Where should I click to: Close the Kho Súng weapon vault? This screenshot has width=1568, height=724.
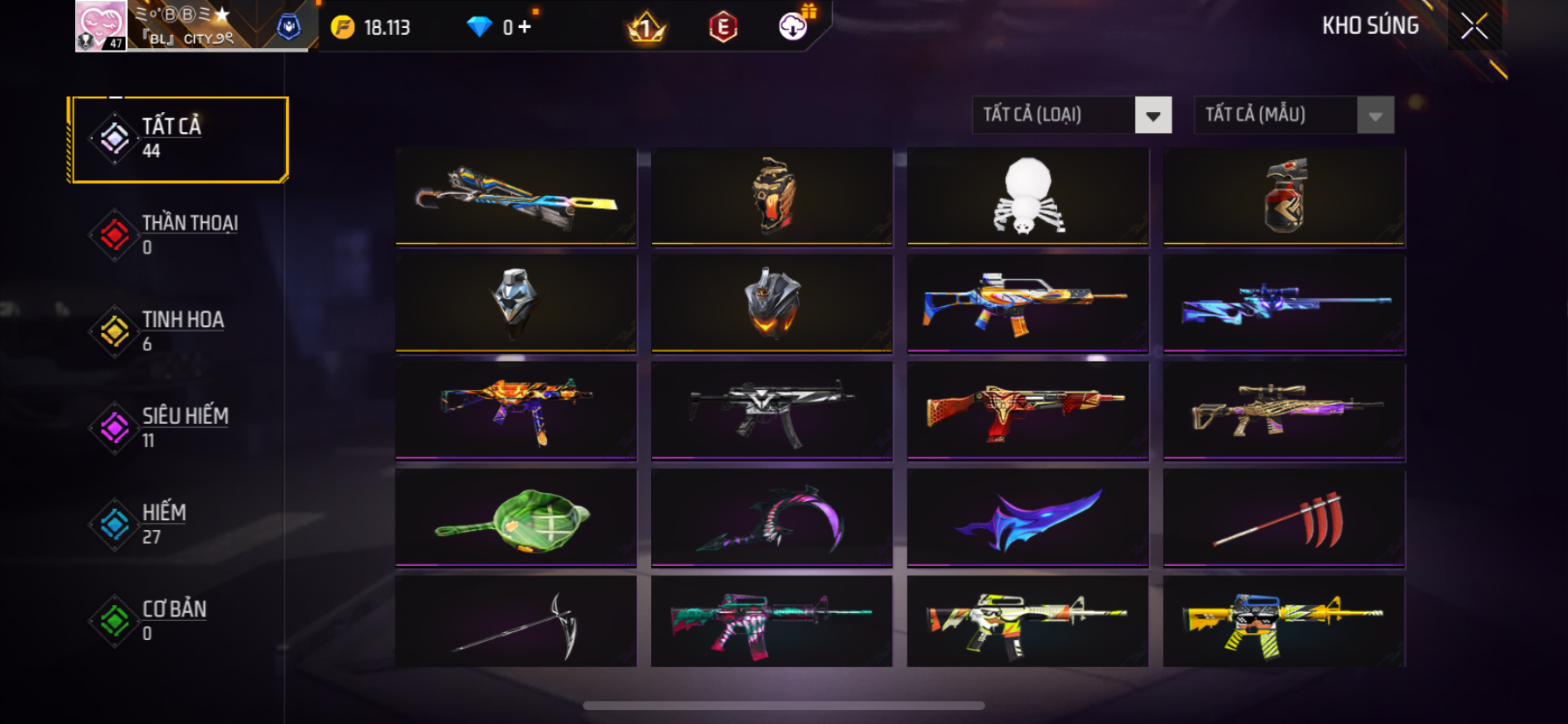click(x=1474, y=27)
